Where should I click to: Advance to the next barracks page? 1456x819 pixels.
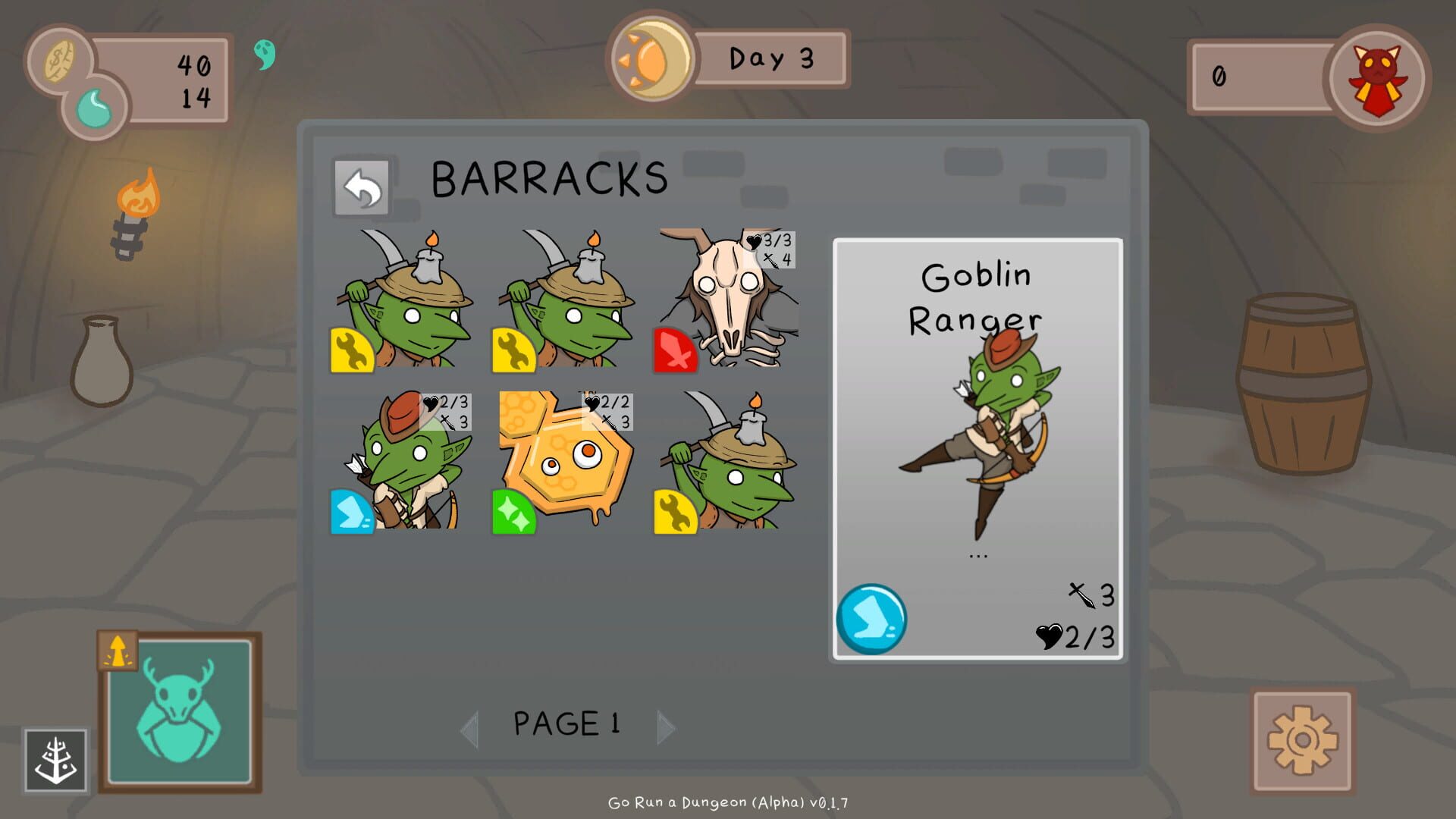click(666, 727)
